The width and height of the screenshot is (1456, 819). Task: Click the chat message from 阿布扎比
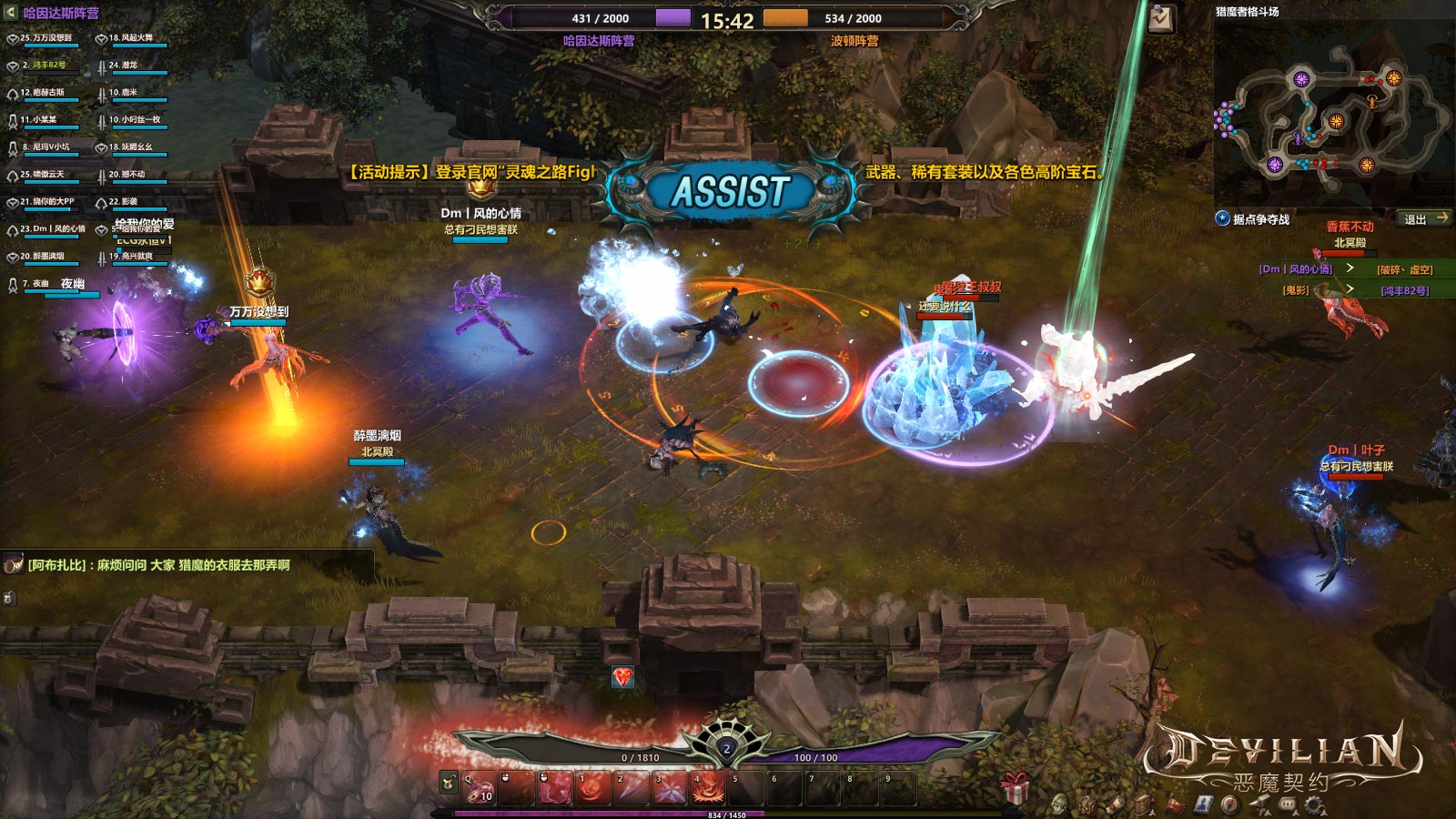[x=158, y=565]
